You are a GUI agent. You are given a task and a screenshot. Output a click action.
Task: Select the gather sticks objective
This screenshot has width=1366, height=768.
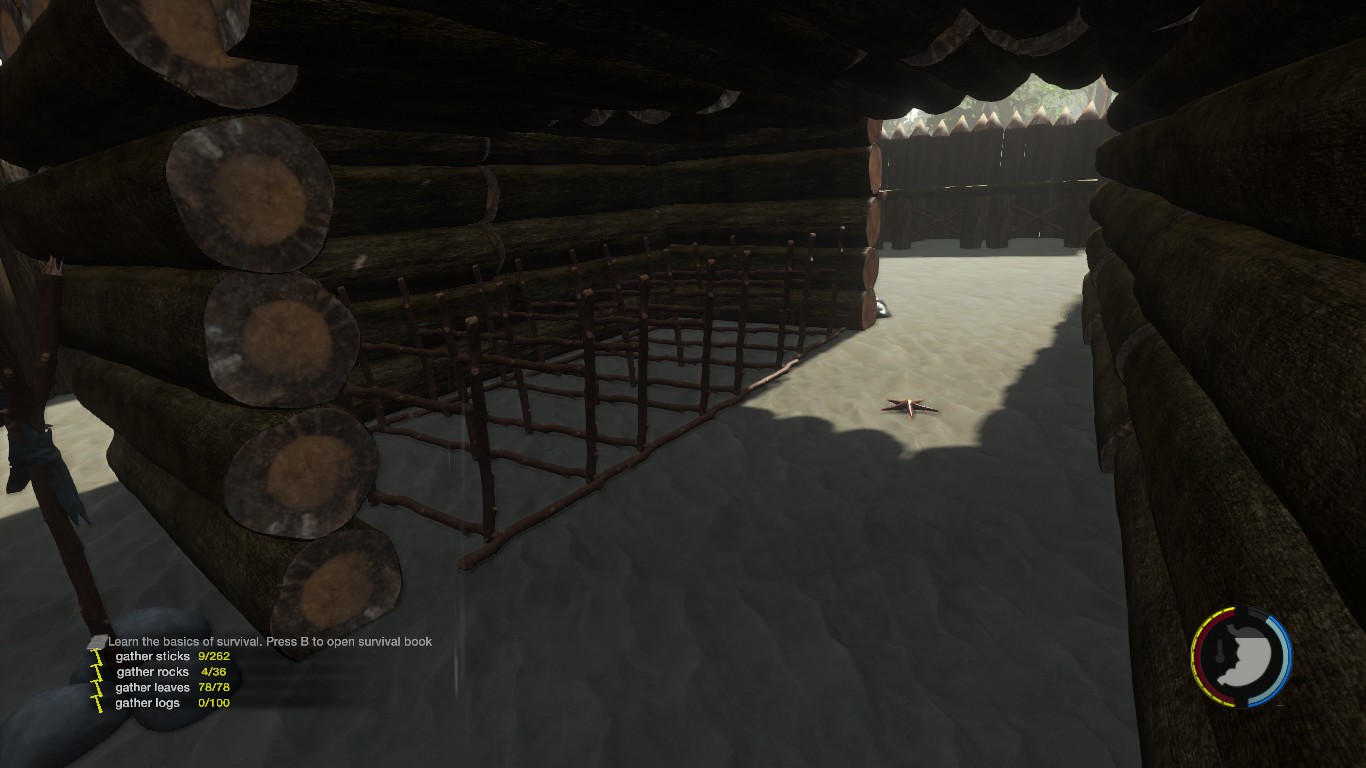[x=153, y=656]
